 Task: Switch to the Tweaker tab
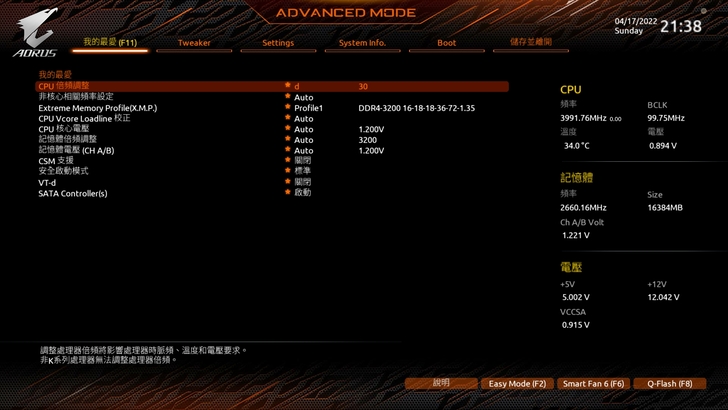(x=194, y=43)
